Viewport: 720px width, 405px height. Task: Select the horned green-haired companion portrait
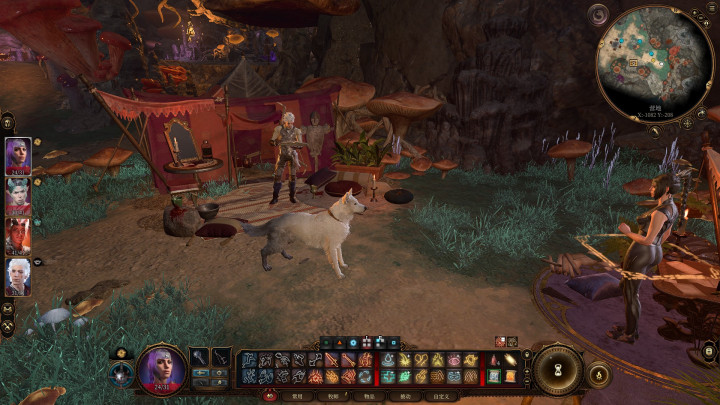pyautogui.click(x=18, y=195)
